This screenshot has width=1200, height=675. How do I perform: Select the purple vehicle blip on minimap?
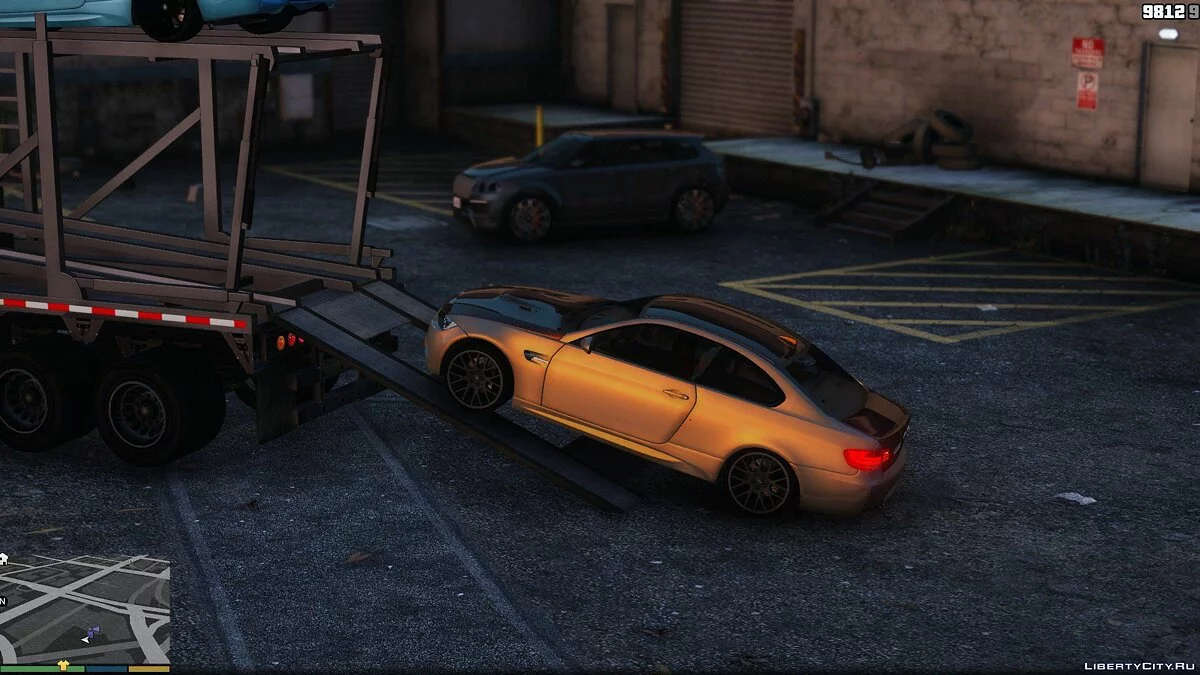coord(92,633)
